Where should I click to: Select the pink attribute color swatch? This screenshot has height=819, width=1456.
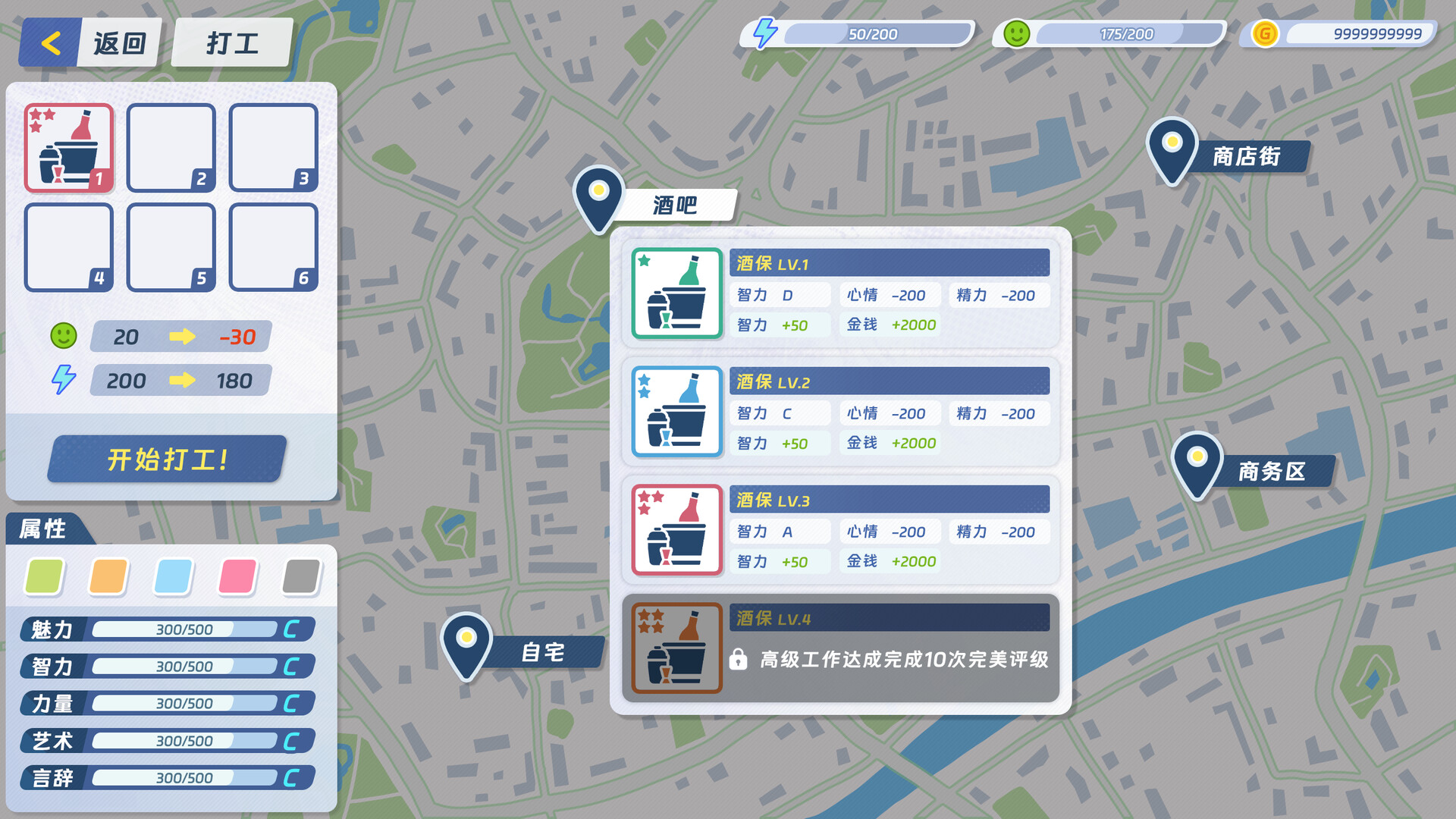pyautogui.click(x=236, y=576)
